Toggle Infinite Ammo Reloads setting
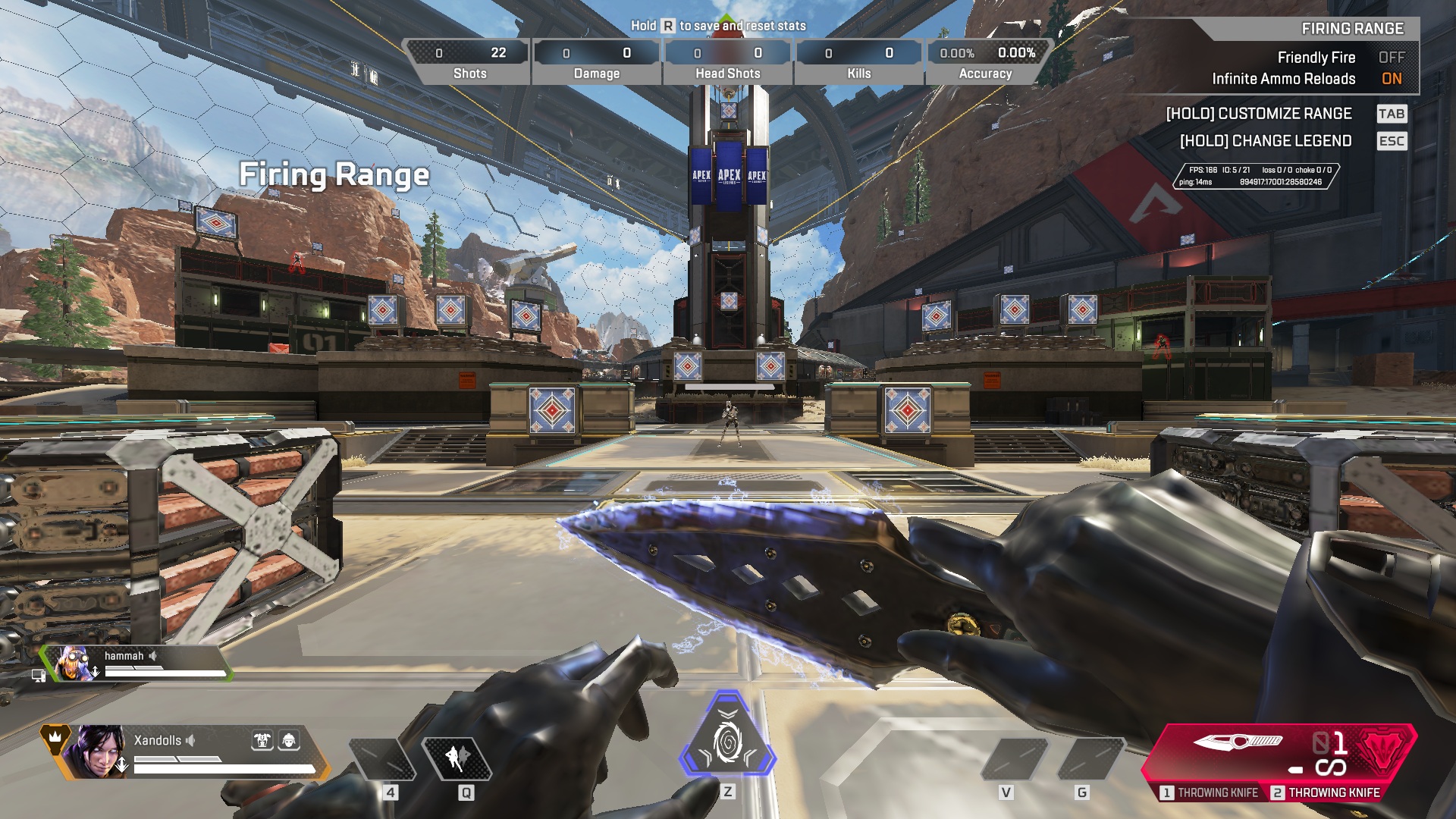The width and height of the screenshot is (1456, 819). click(1391, 79)
